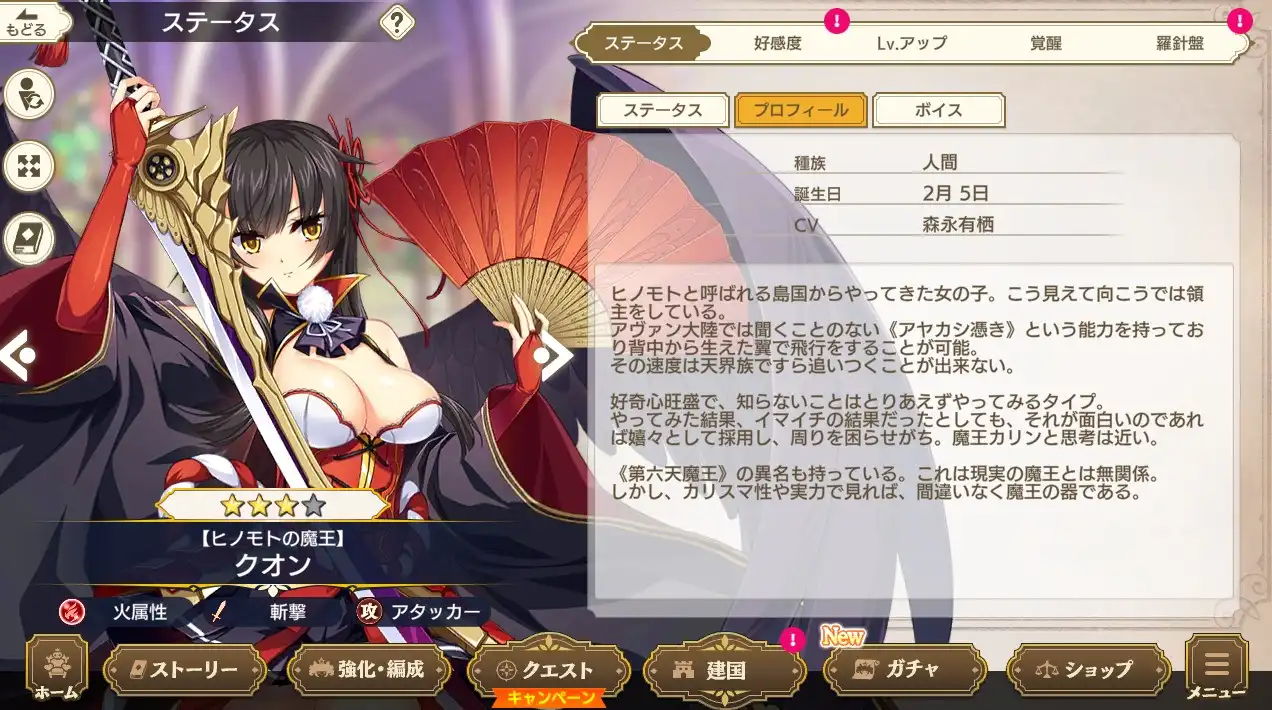
Task: Switch to the 羅針盤 tab
Action: tap(1182, 44)
